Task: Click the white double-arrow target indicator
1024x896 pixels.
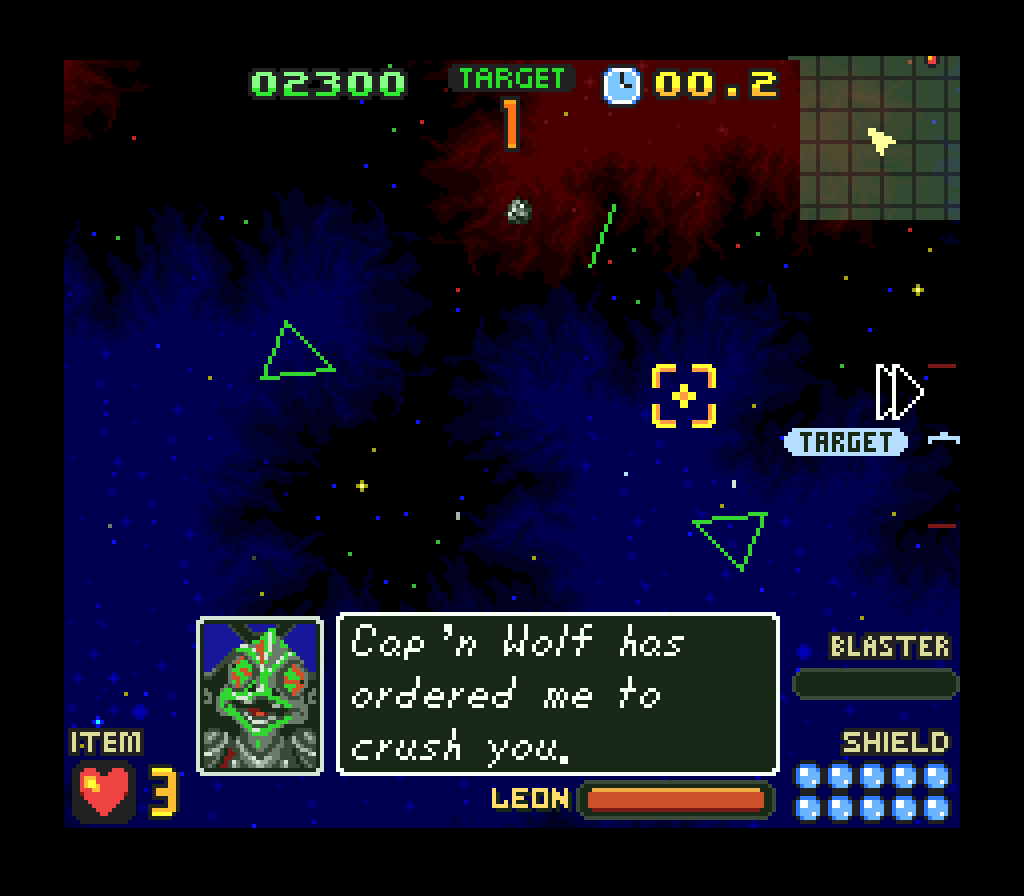Action: [x=899, y=392]
